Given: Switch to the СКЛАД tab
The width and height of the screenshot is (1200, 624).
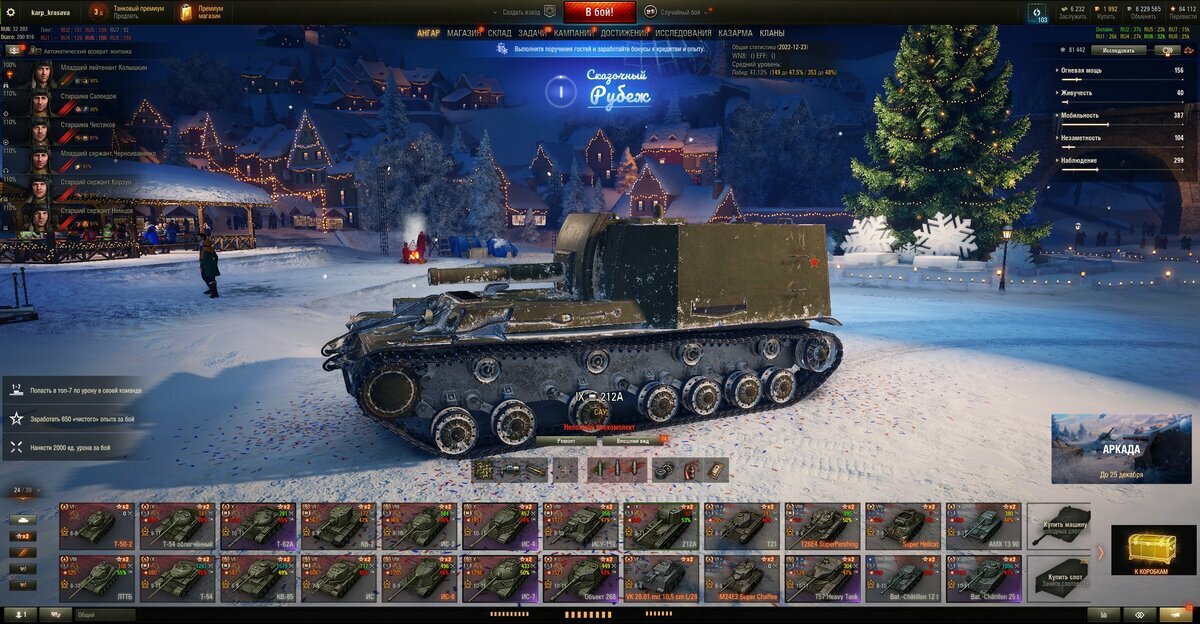Looking at the screenshot, I should (x=500, y=33).
